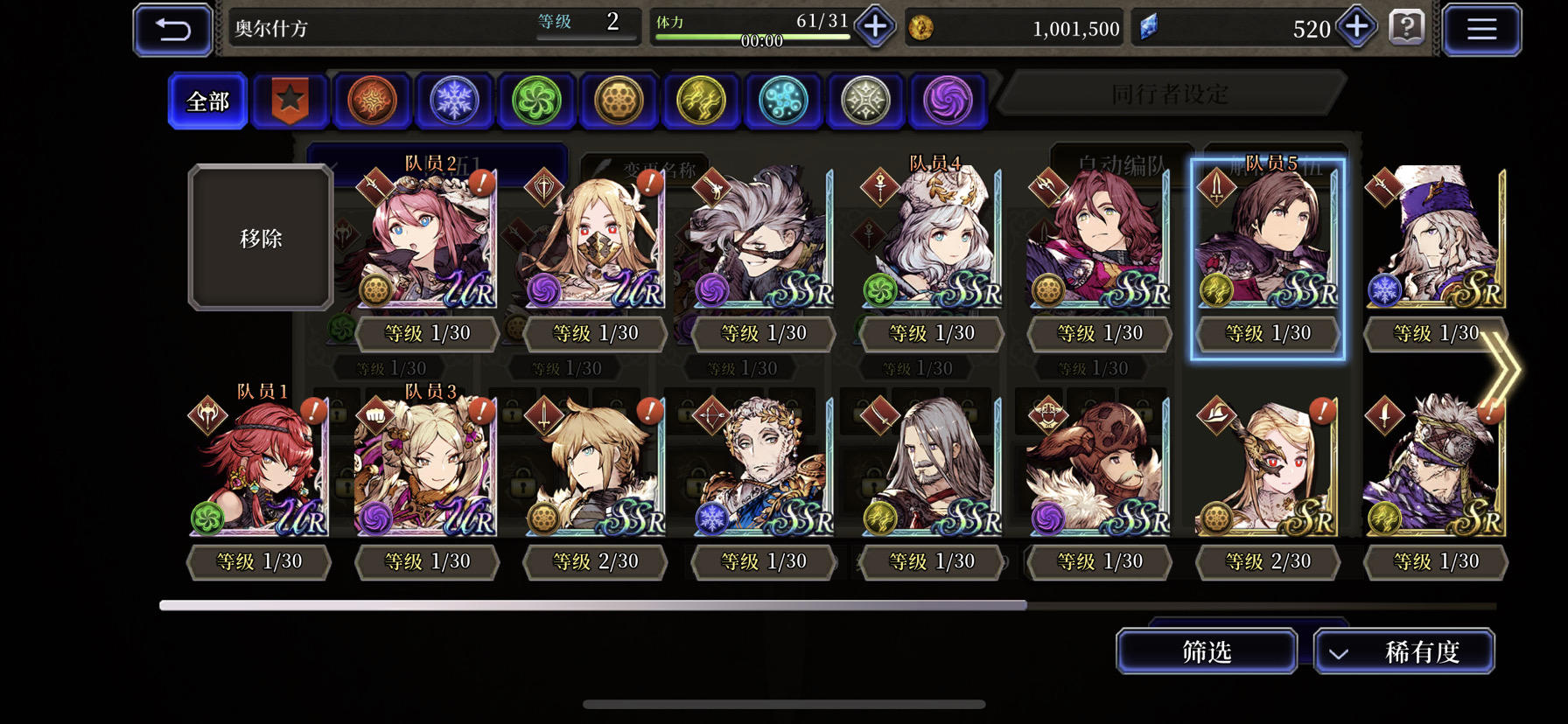The width and height of the screenshot is (1568, 724).
Task: Select the earth element filter icon
Action: [619, 100]
